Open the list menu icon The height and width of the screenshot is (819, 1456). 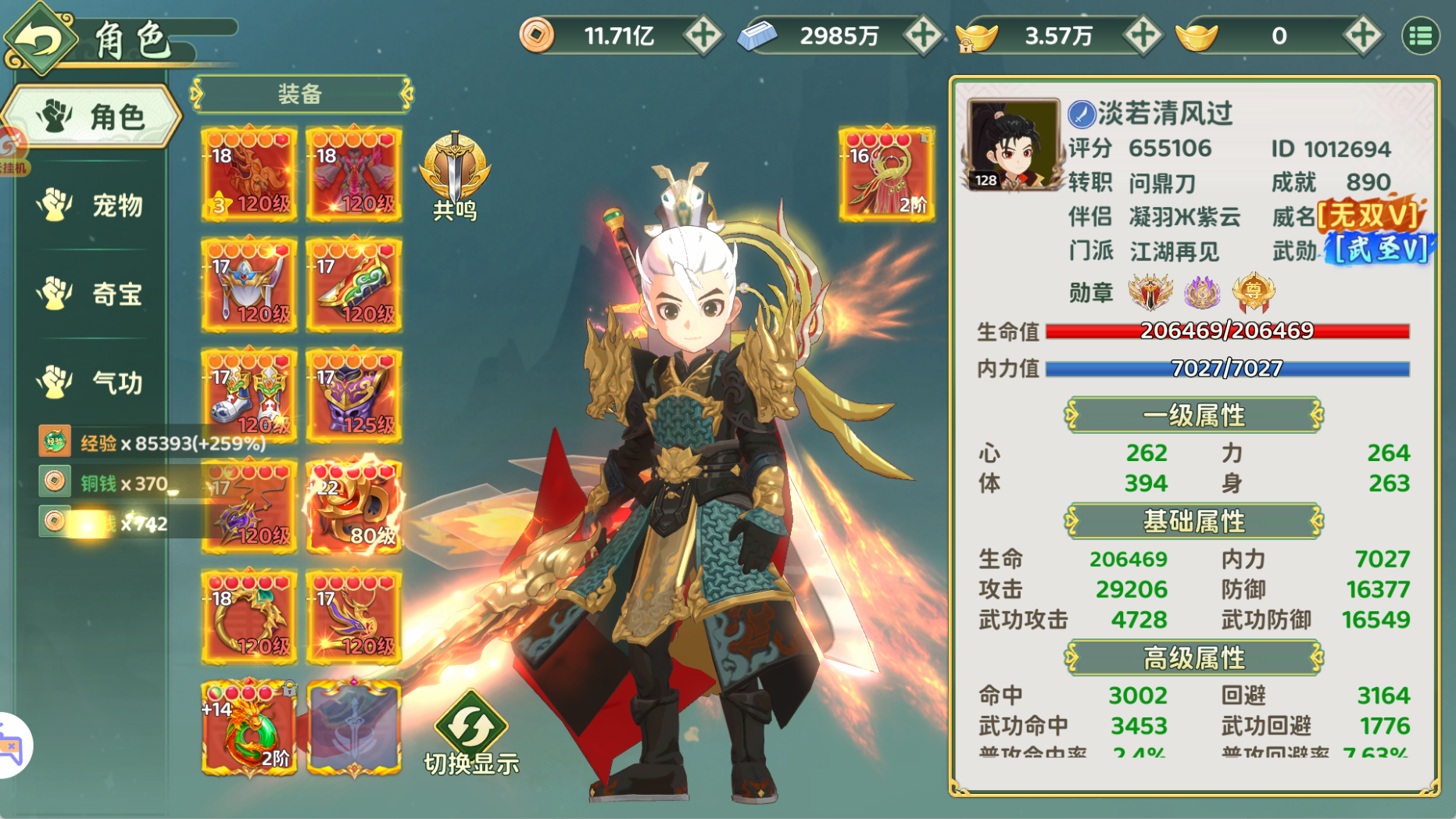point(1420,36)
